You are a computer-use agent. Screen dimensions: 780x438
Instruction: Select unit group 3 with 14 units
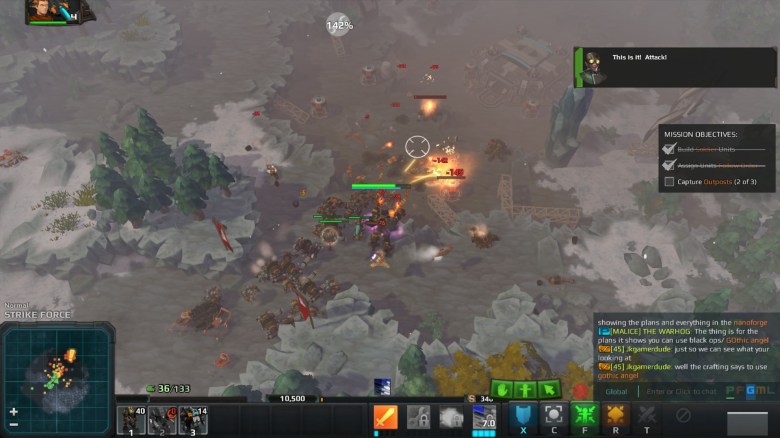click(193, 420)
